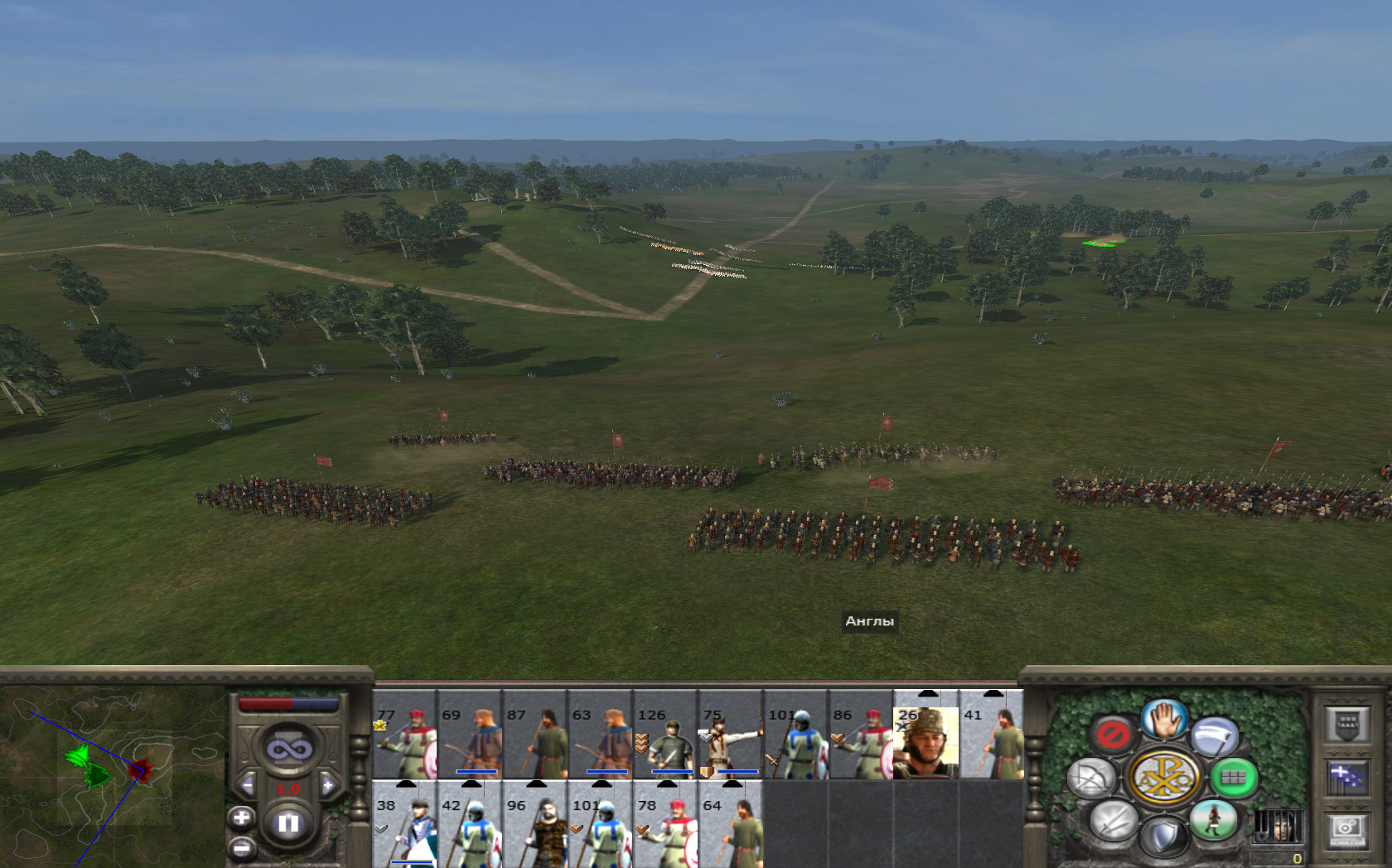This screenshot has height=868, width=1392.
Task: Activate the central Chi-Rho special ability button
Action: point(1165,778)
